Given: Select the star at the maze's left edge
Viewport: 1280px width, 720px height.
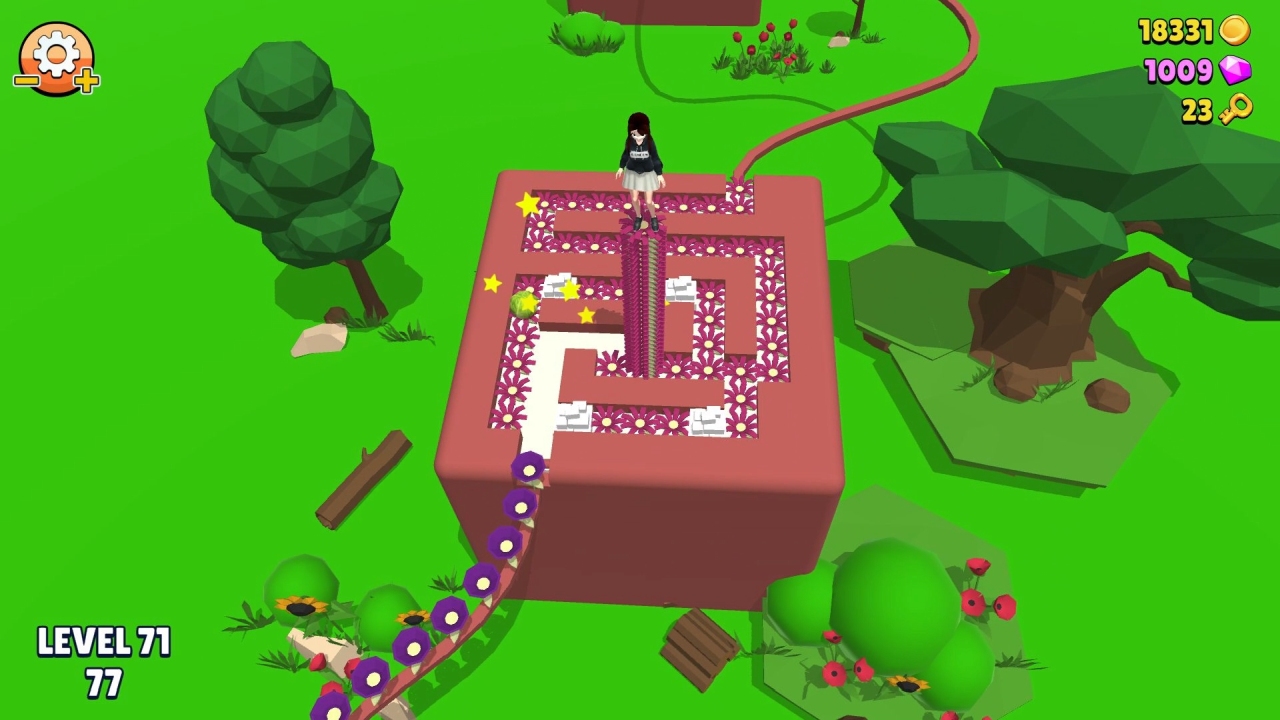Looking at the screenshot, I should (x=492, y=285).
